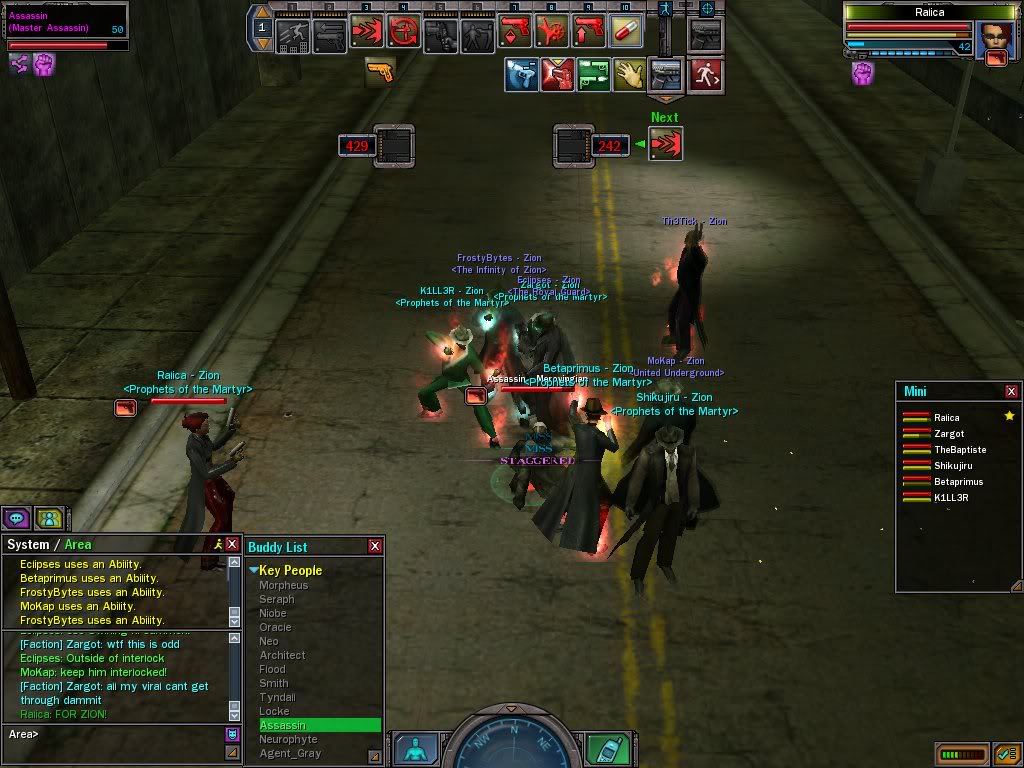Collapse the Key People group

(254, 570)
